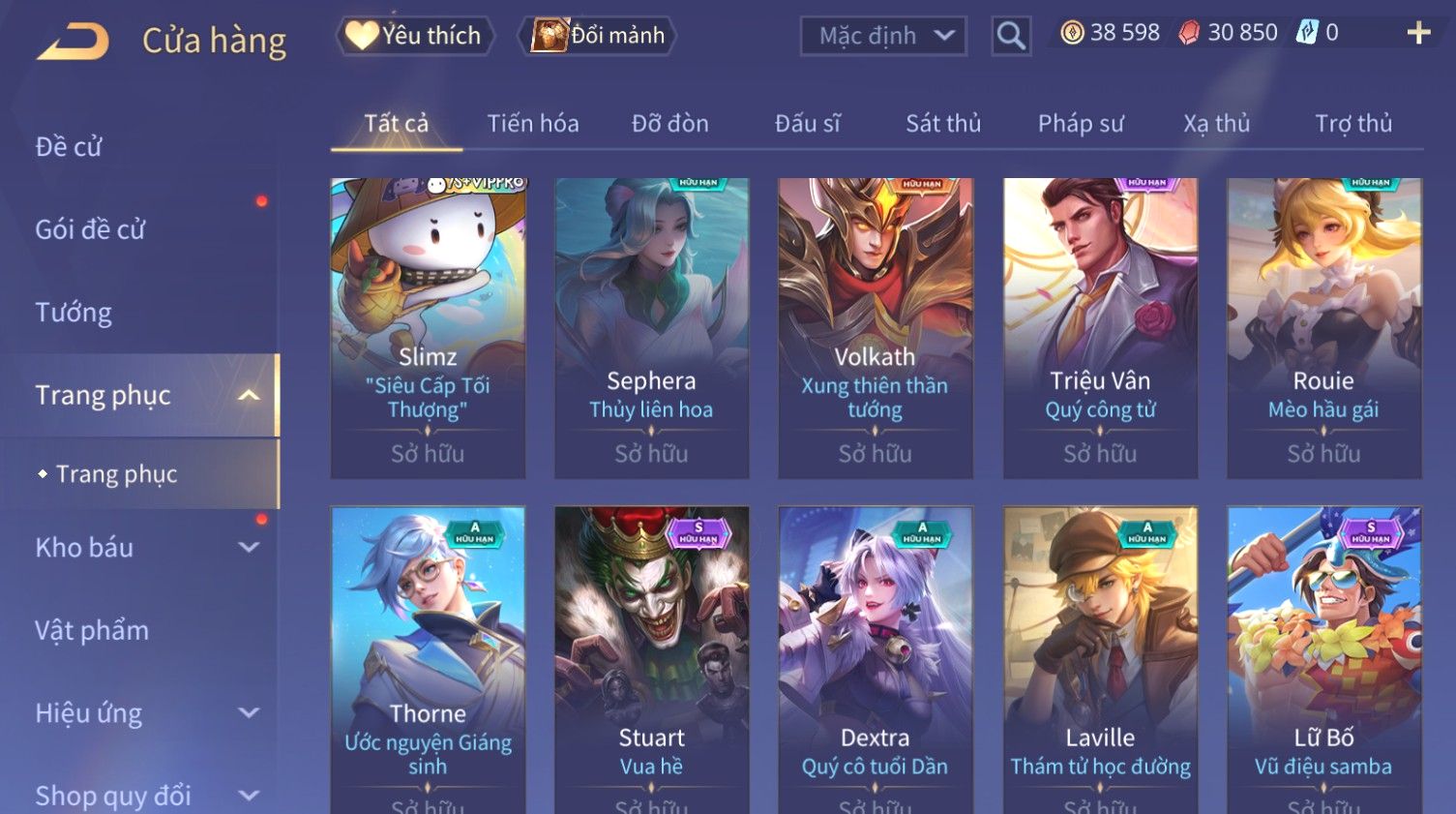Add currency with the plus button
Image resolution: width=1456 pixels, height=814 pixels.
(x=1418, y=33)
